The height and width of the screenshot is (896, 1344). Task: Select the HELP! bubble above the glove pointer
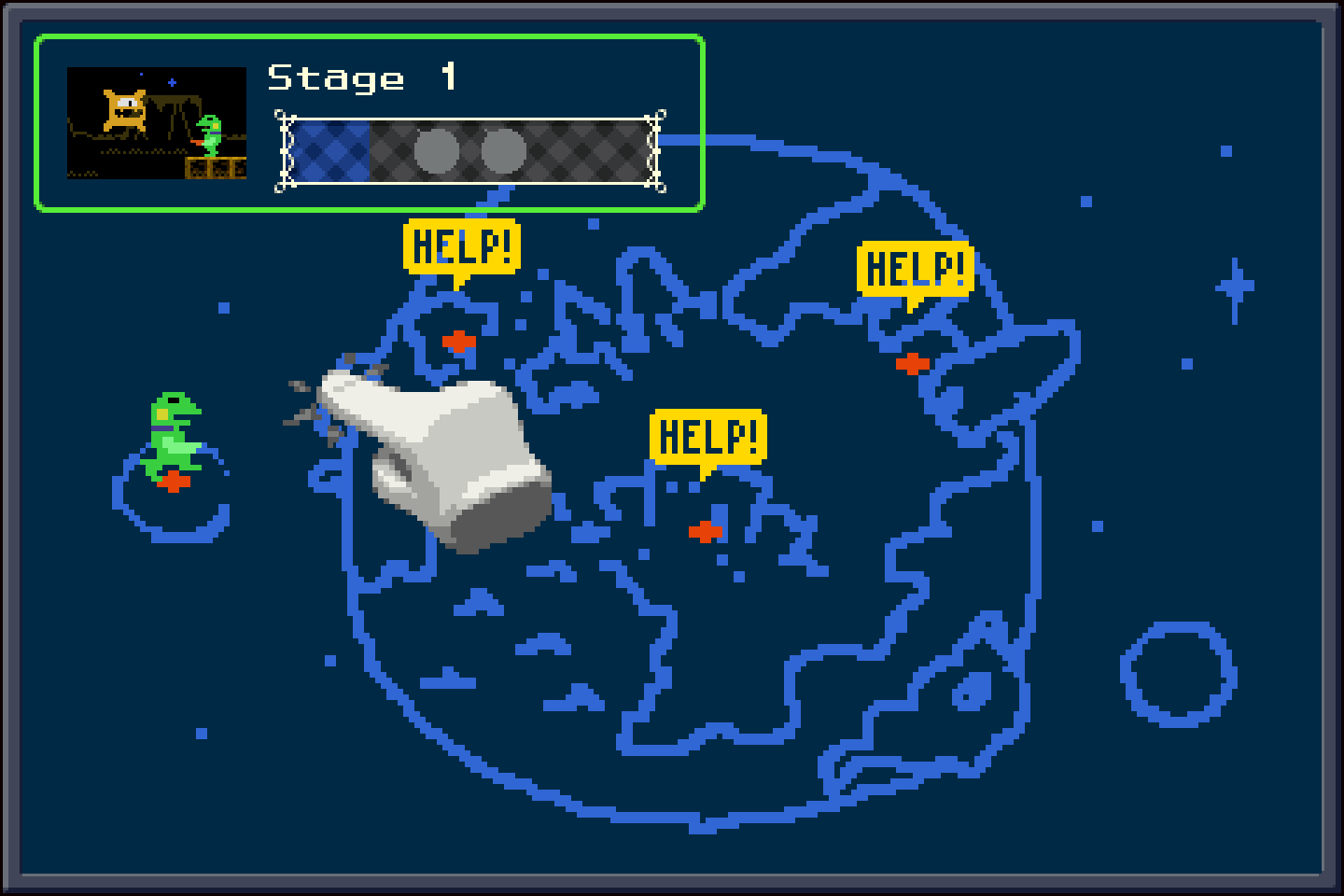pyautogui.click(x=462, y=247)
